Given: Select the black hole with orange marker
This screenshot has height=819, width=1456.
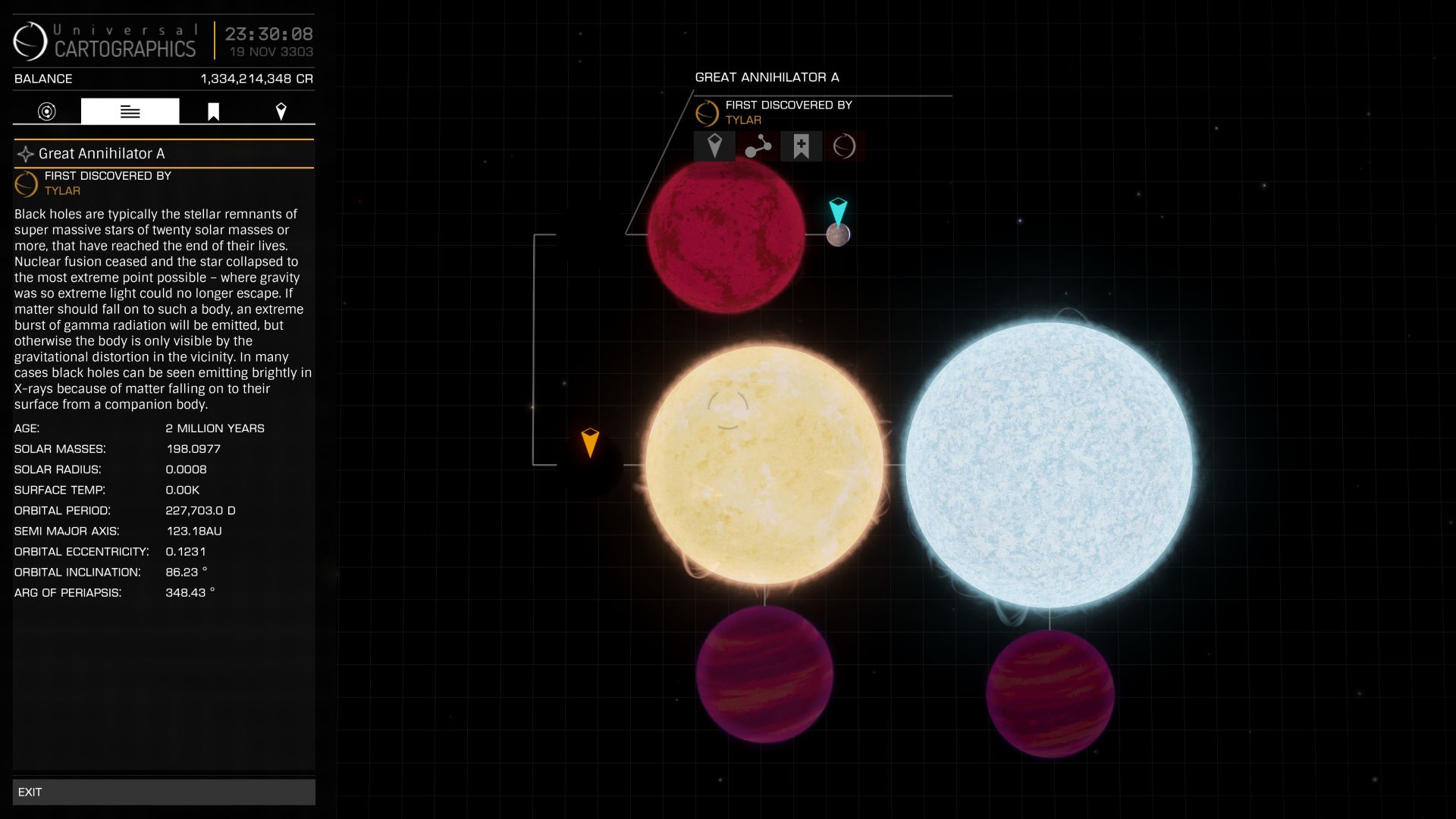Looking at the screenshot, I should 590,464.
